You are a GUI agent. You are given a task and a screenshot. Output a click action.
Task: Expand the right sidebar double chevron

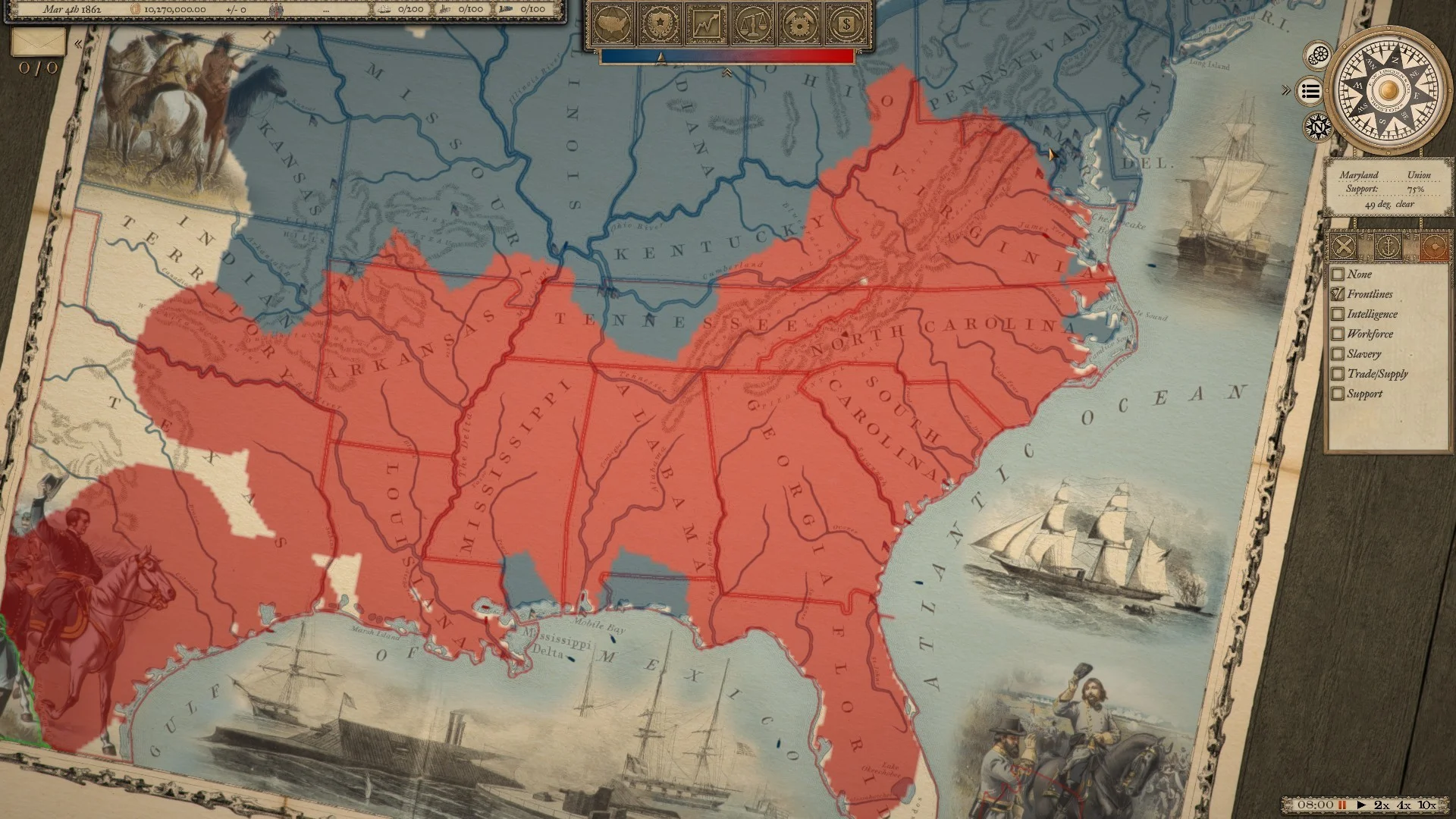pyautogui.click(x=1286, y=89)
